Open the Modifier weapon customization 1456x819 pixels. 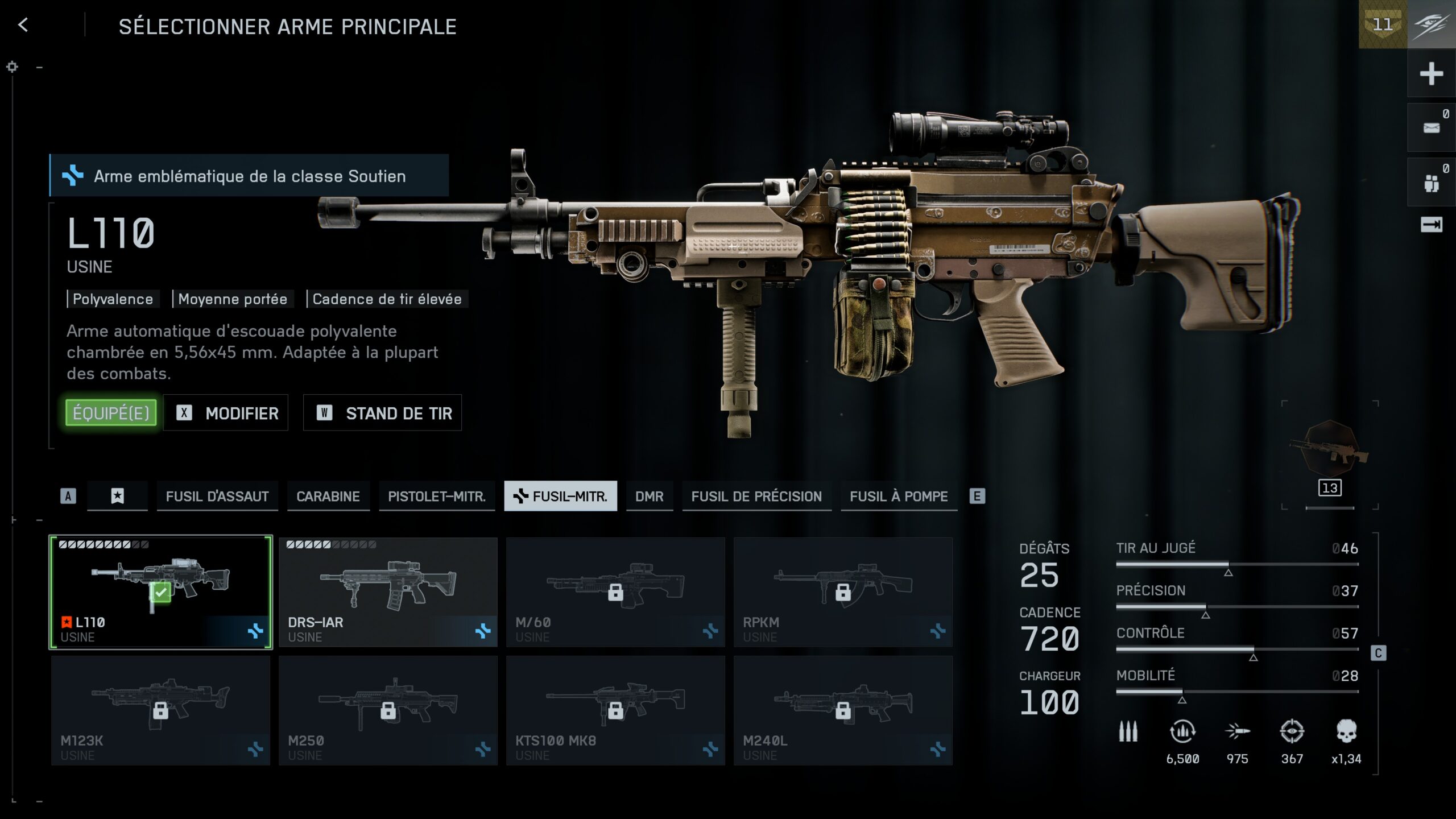click(226, 413)
